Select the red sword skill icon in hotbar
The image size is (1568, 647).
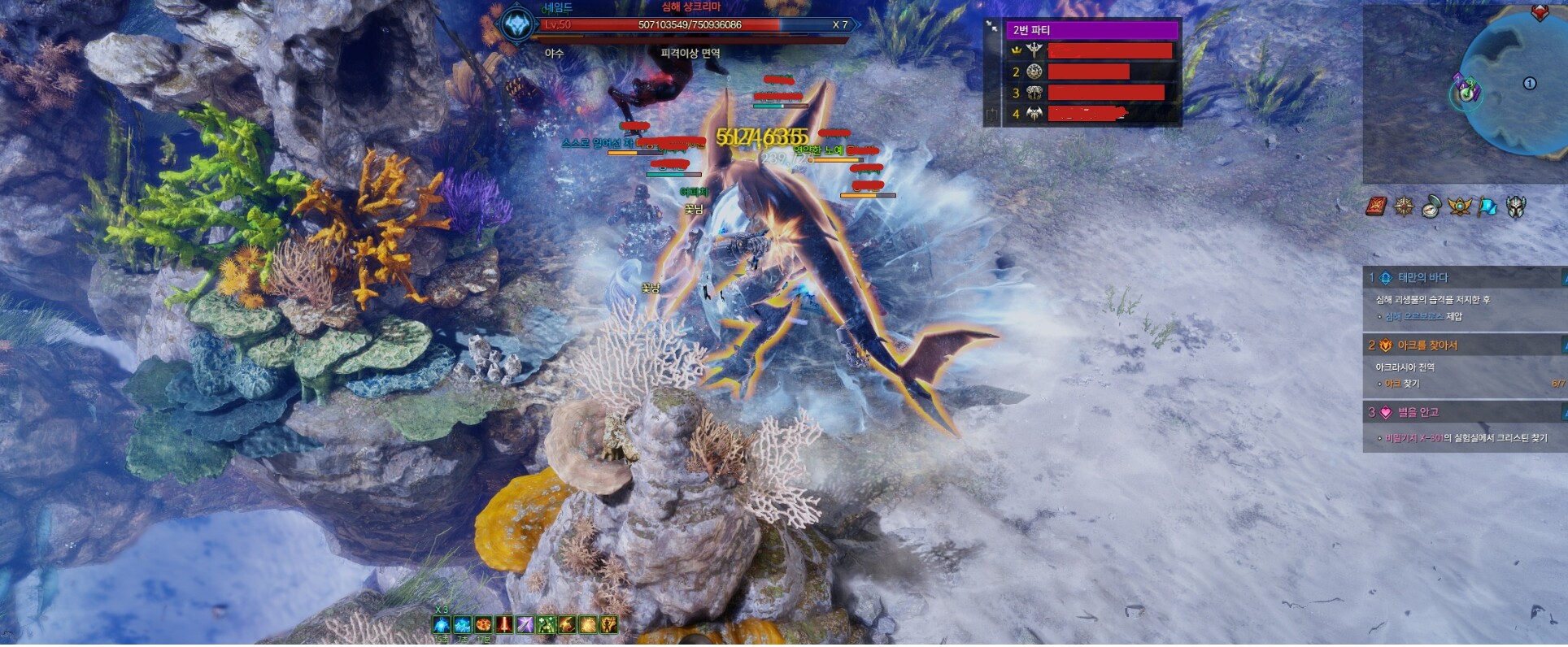click(503, 625)
